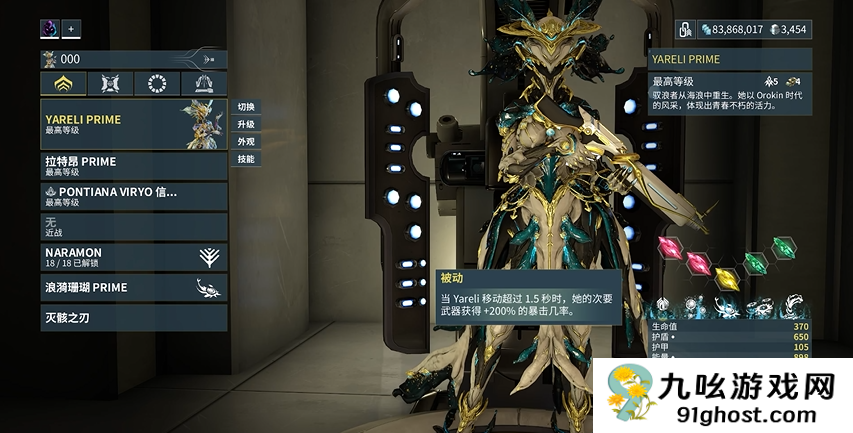Image resolution: width=853 pixels, height=433 pixels.
Task: Add a new loadout with the plus button
Action: (x=72, y=29)
